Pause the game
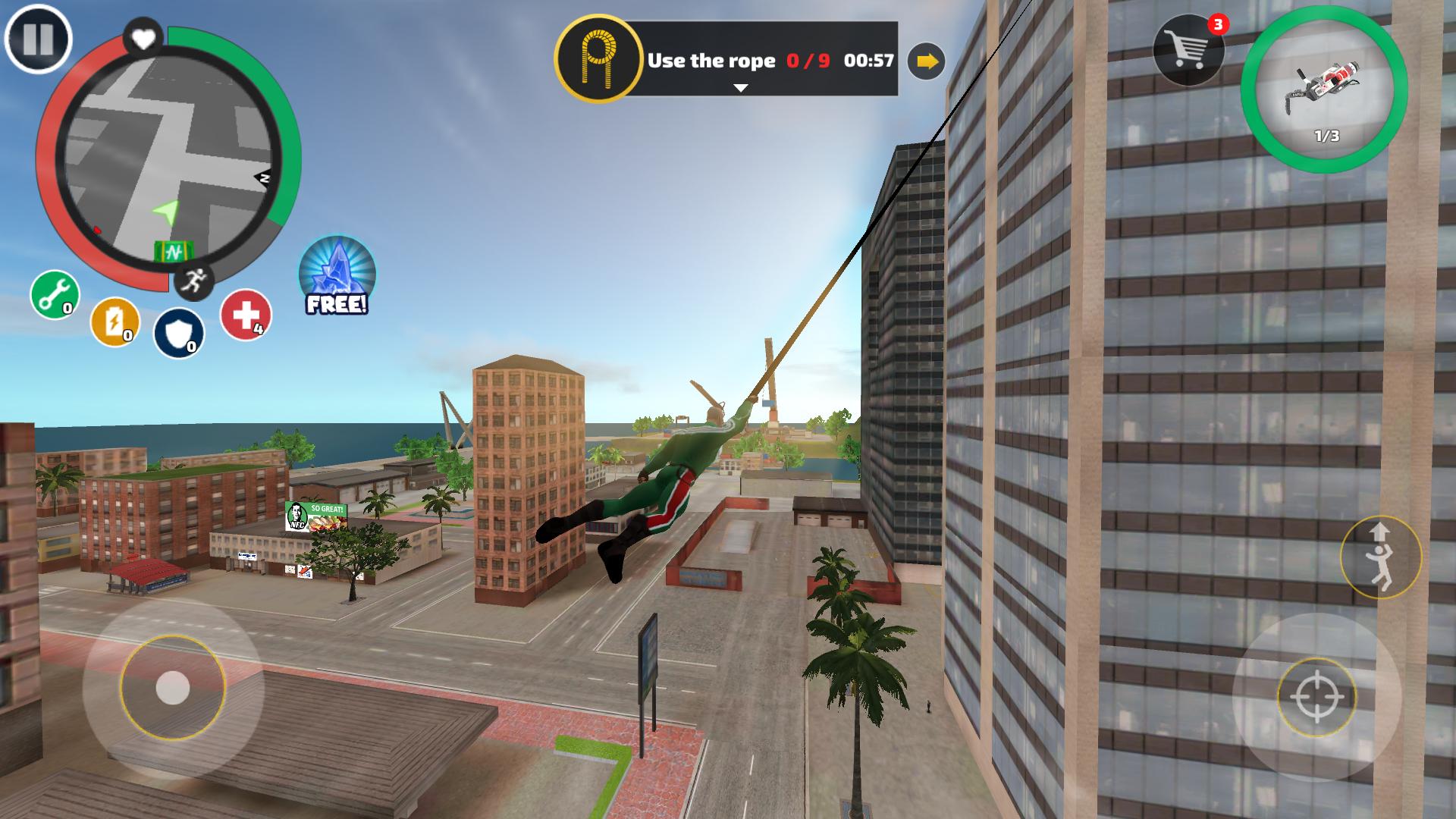Screen dimensions: 1456x819 37,41
